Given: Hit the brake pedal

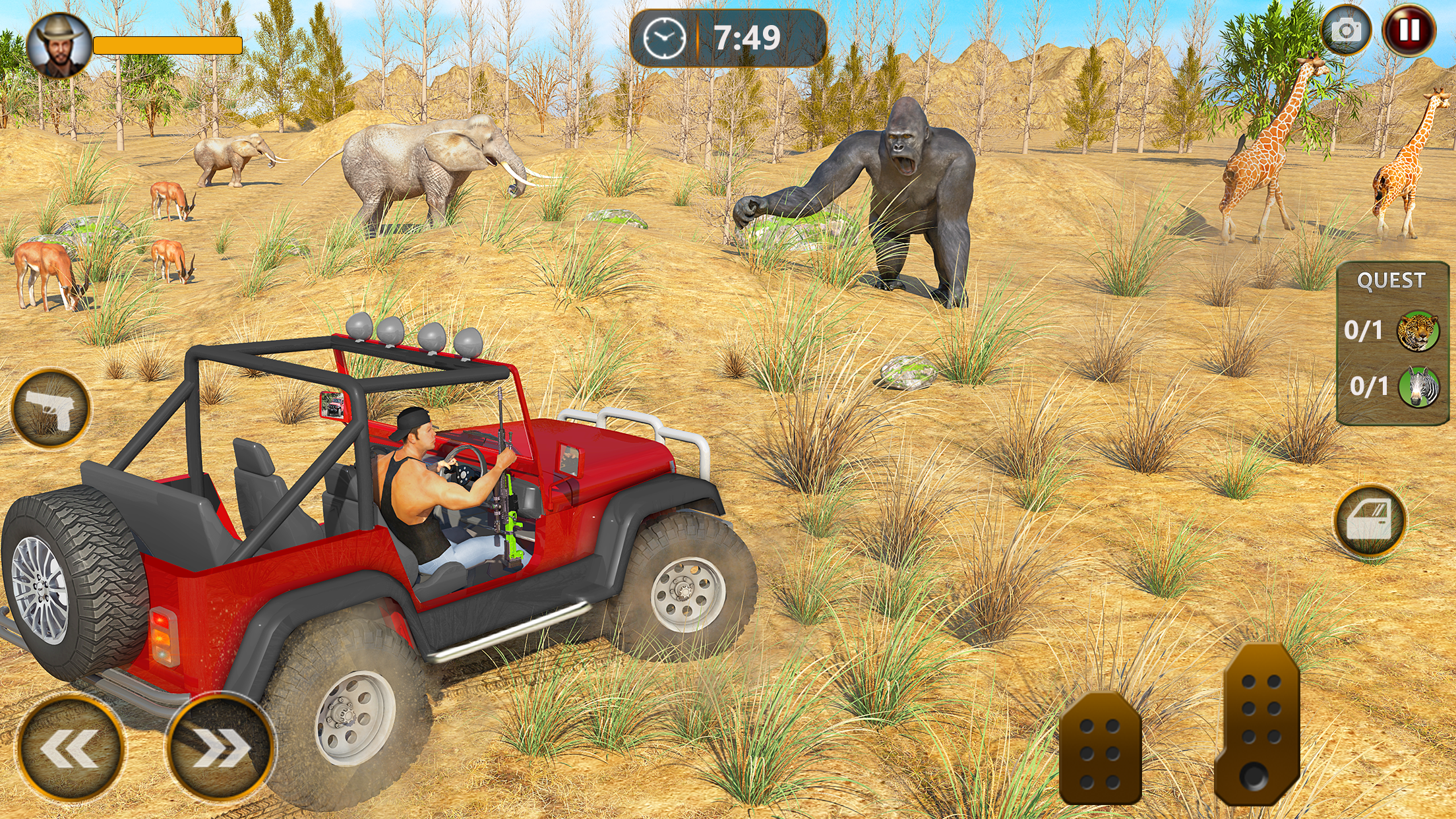Looking at the screenshot, I should pyautogui.click(x=1099, y=749).
